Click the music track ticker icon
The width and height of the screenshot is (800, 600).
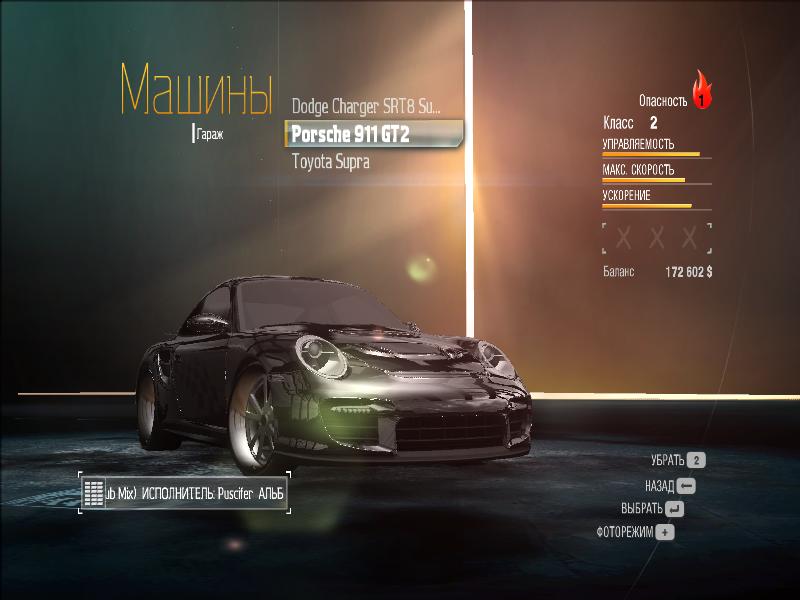(94, 493)
